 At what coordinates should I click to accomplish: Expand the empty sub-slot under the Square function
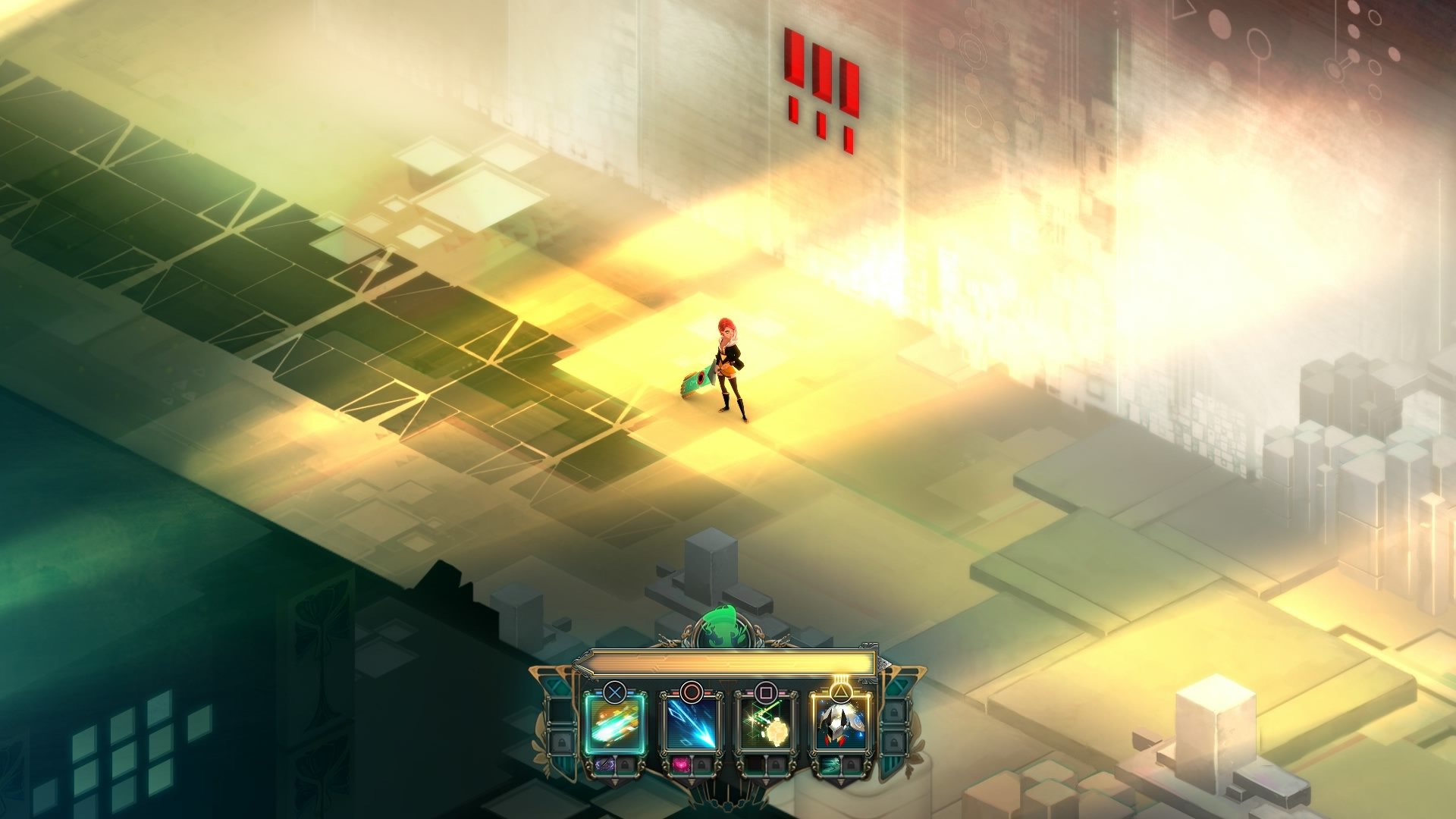click(x=755, y=766)
